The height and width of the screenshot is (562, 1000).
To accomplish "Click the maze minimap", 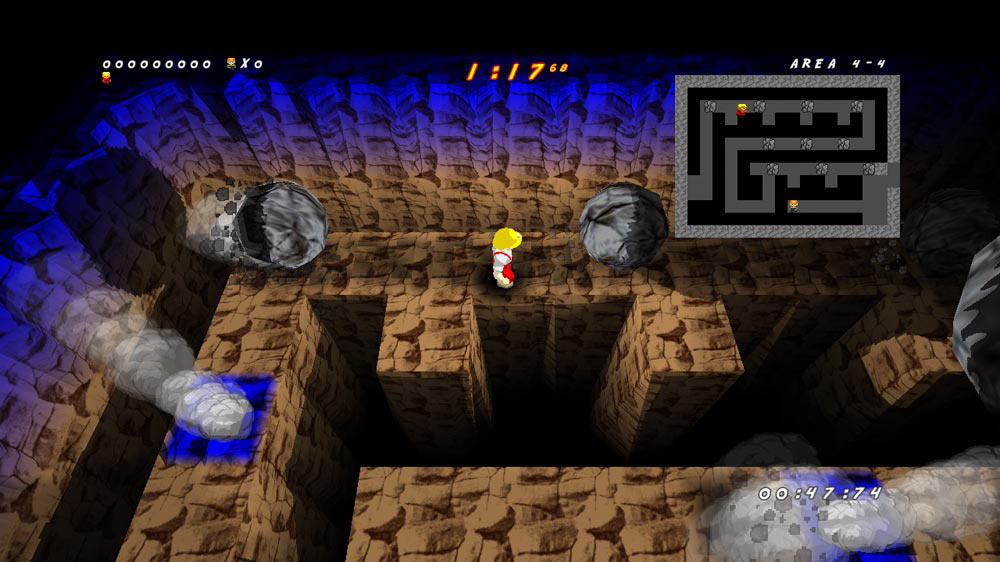I will click(787, 156).
